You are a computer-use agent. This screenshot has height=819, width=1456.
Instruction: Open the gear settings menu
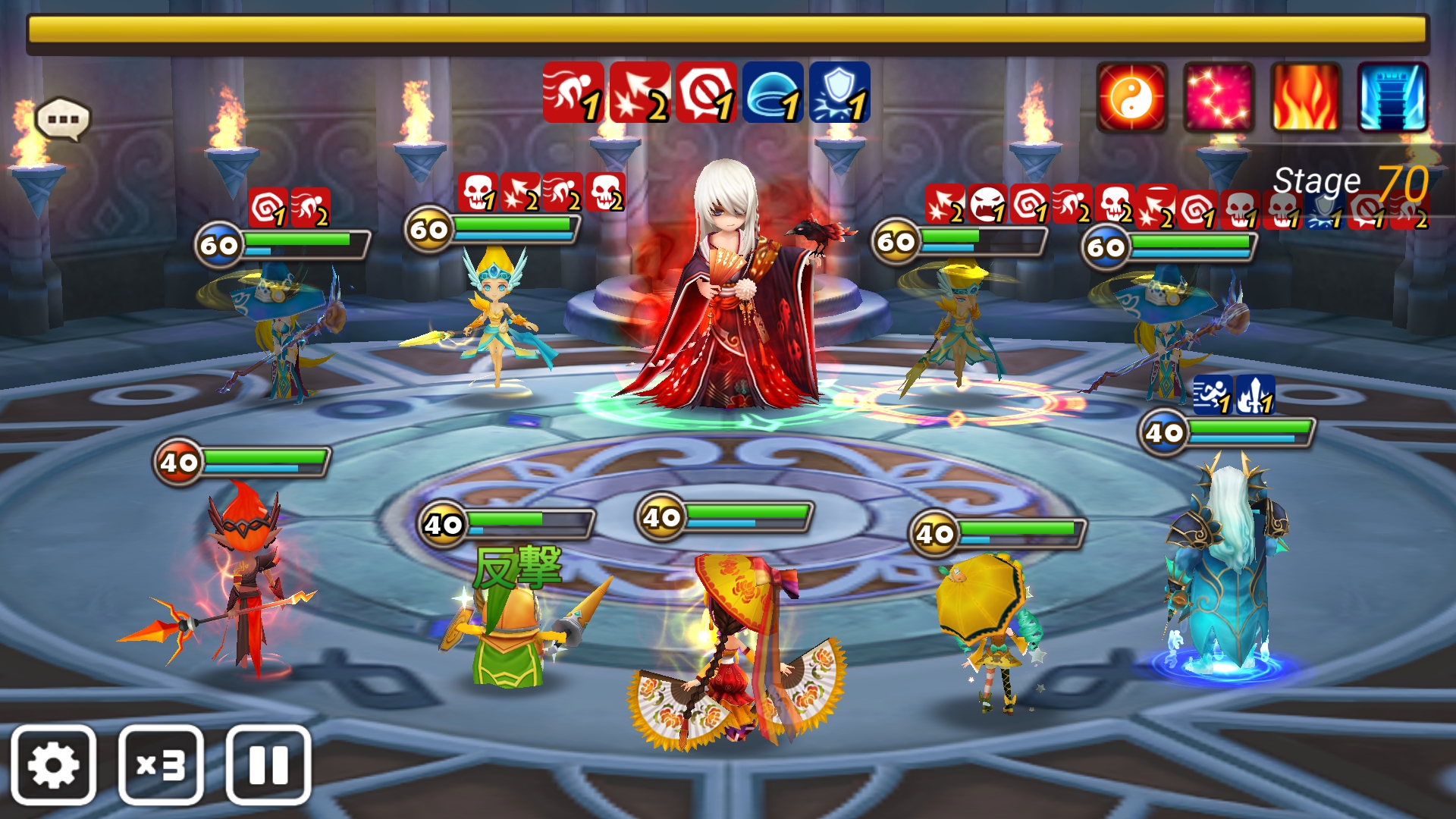point(53,764)
